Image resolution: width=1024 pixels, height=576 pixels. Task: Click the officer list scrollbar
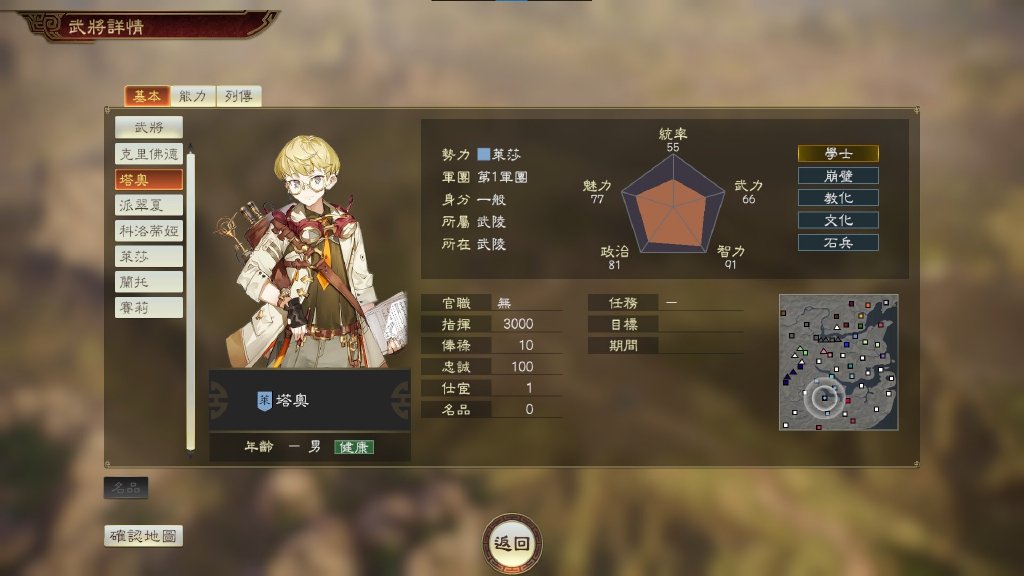coord(191,300)
